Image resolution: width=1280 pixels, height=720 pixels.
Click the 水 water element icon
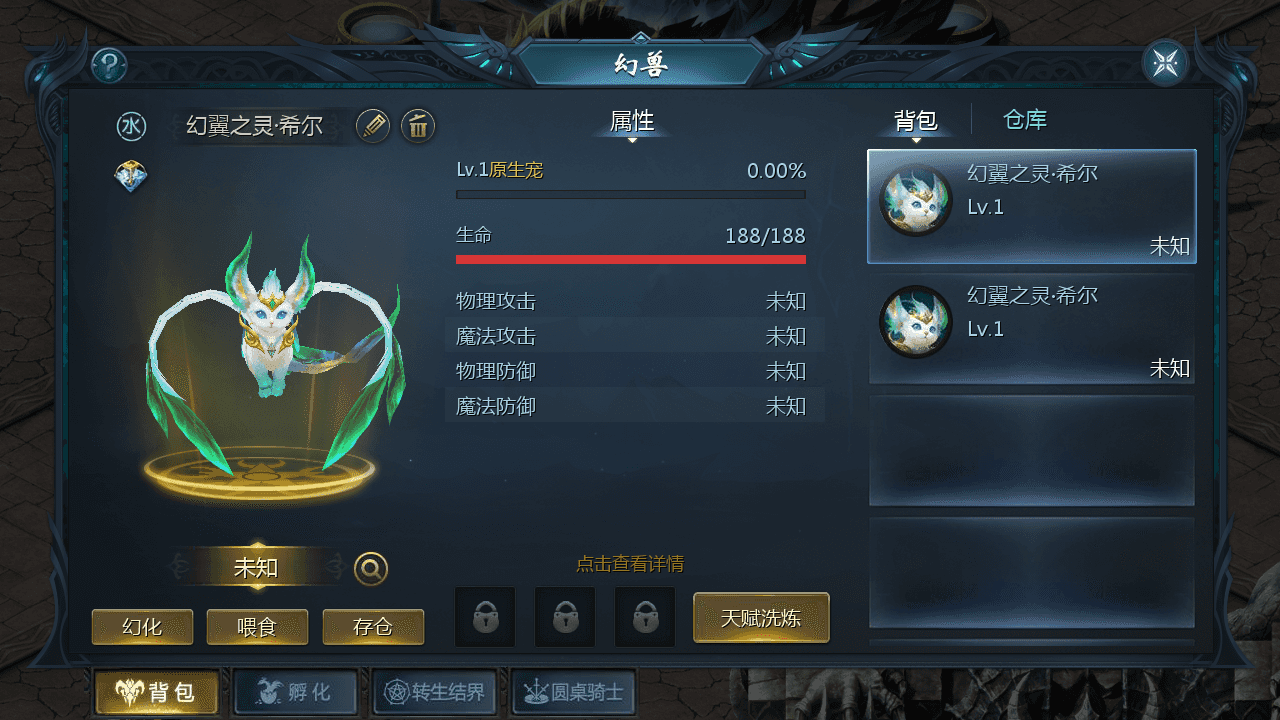click(x=130, y=126)
